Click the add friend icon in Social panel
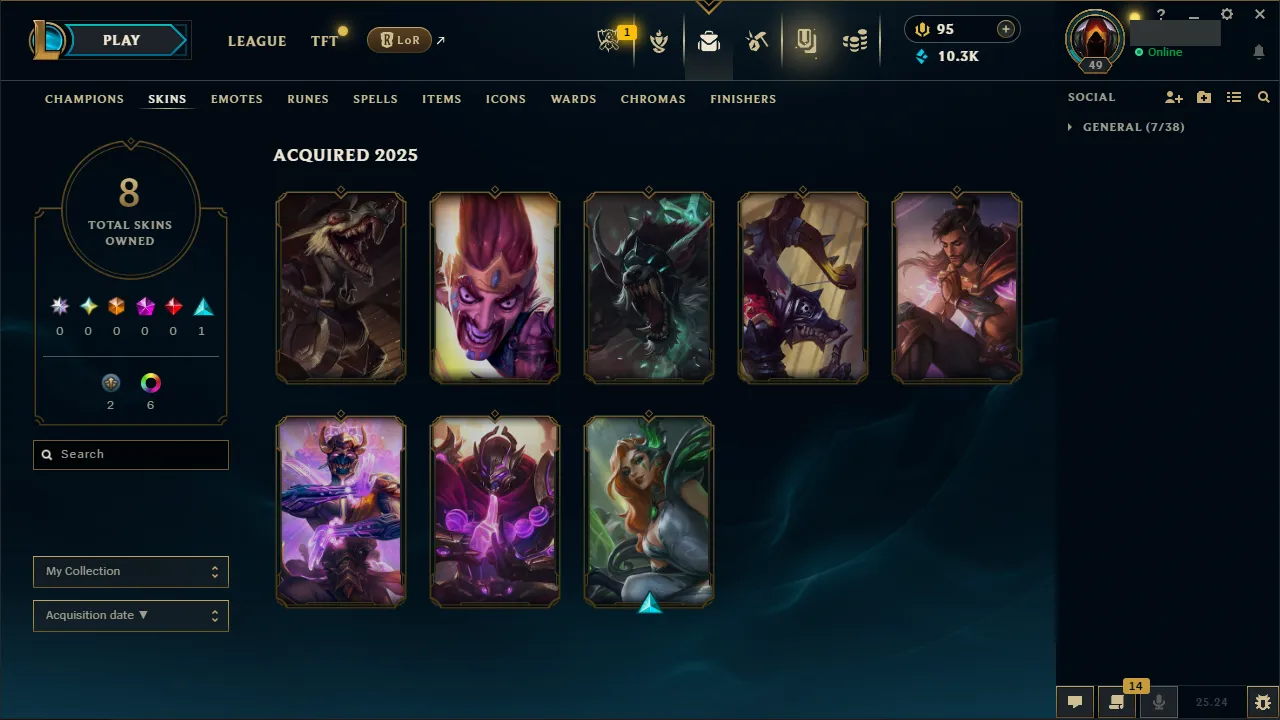The height and width of the screenshot is (720, 1280). [x=1173, y=97]
